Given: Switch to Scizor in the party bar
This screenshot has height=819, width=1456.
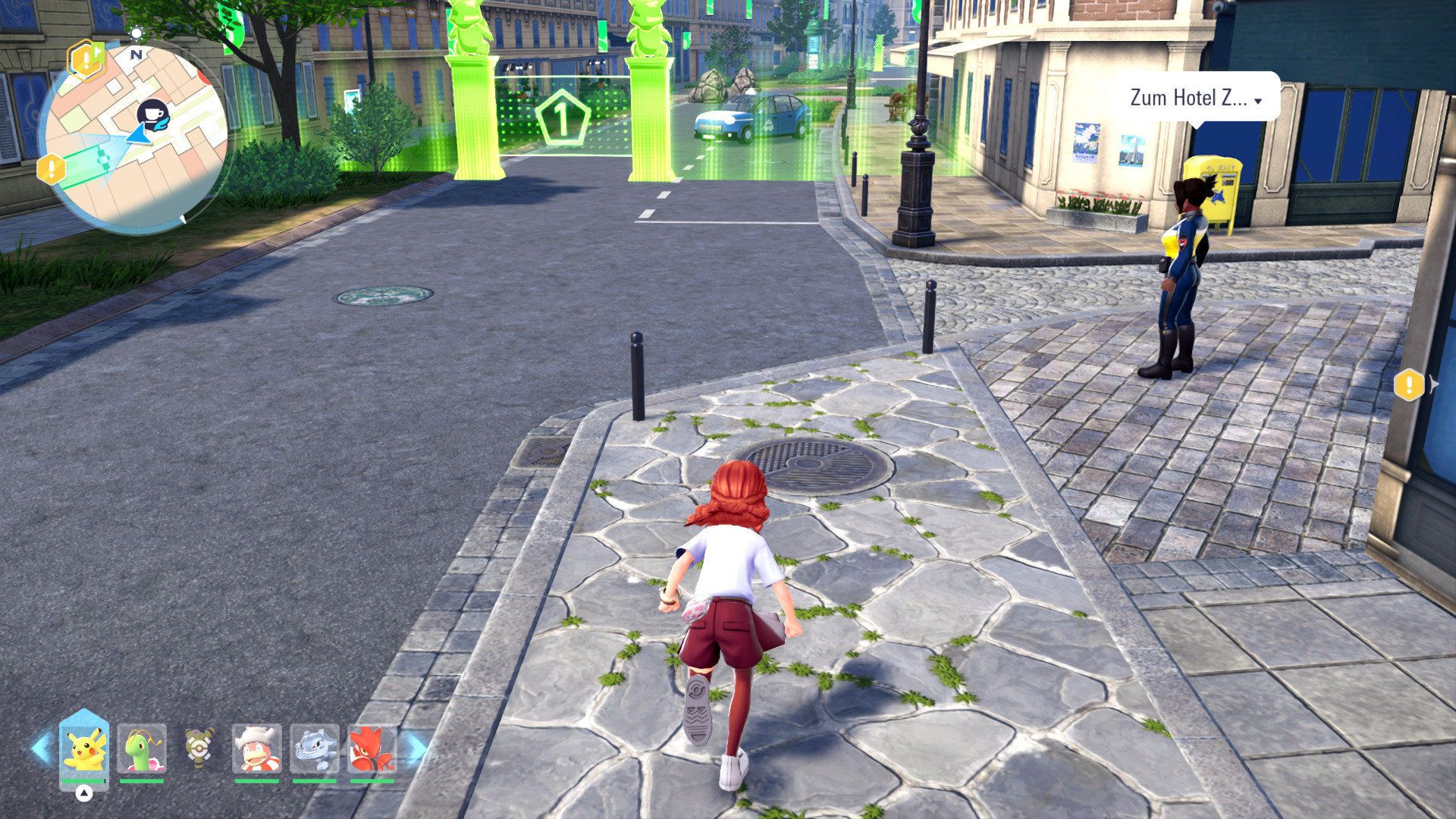Looking at the screenshot, I should coord(372,748).
